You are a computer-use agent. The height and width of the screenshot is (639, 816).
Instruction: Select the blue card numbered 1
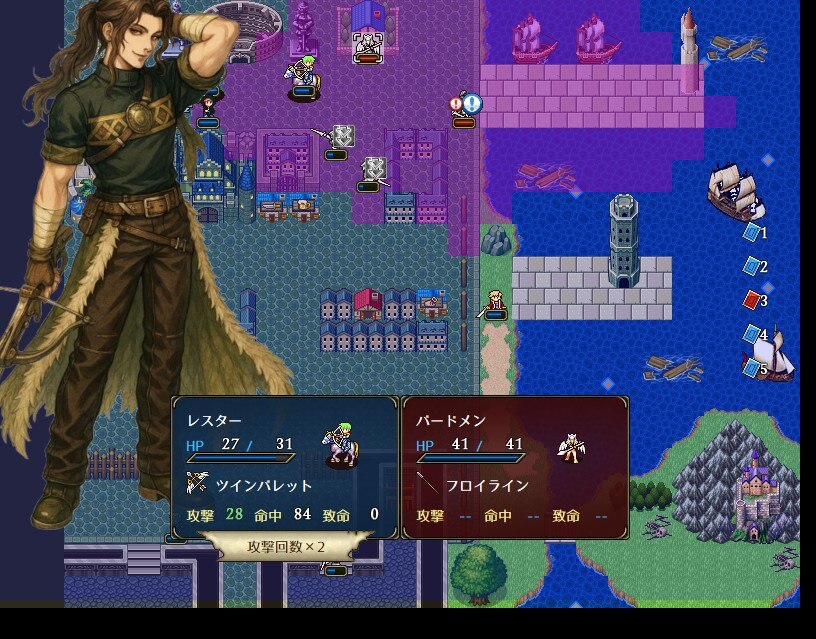(x=752, y=232)
